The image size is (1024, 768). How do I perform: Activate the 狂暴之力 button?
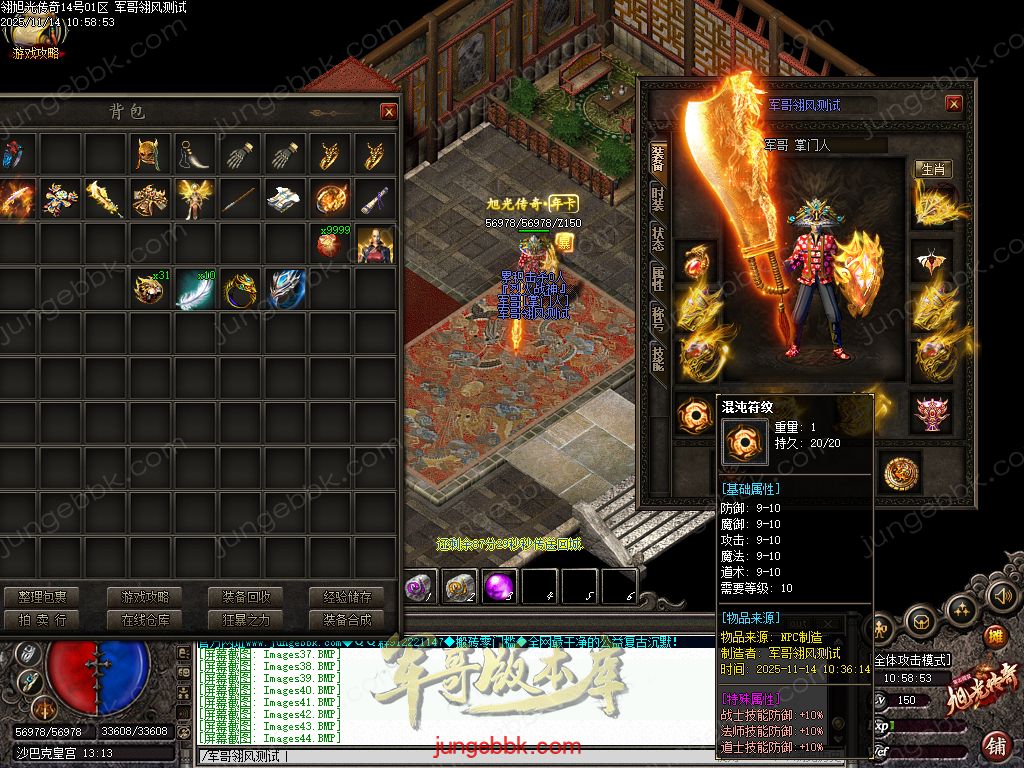[246, 620]
